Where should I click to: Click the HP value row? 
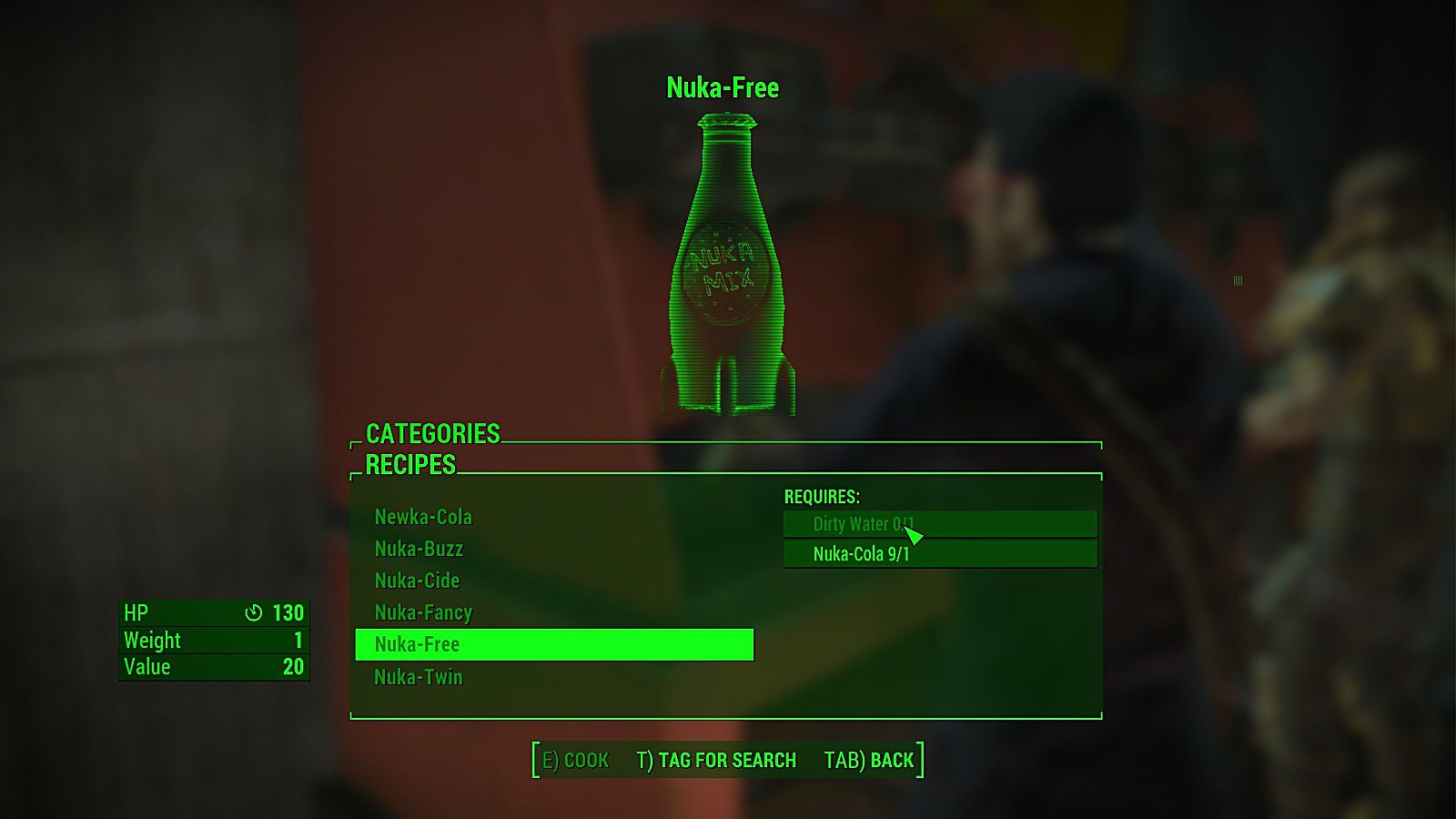214,613
